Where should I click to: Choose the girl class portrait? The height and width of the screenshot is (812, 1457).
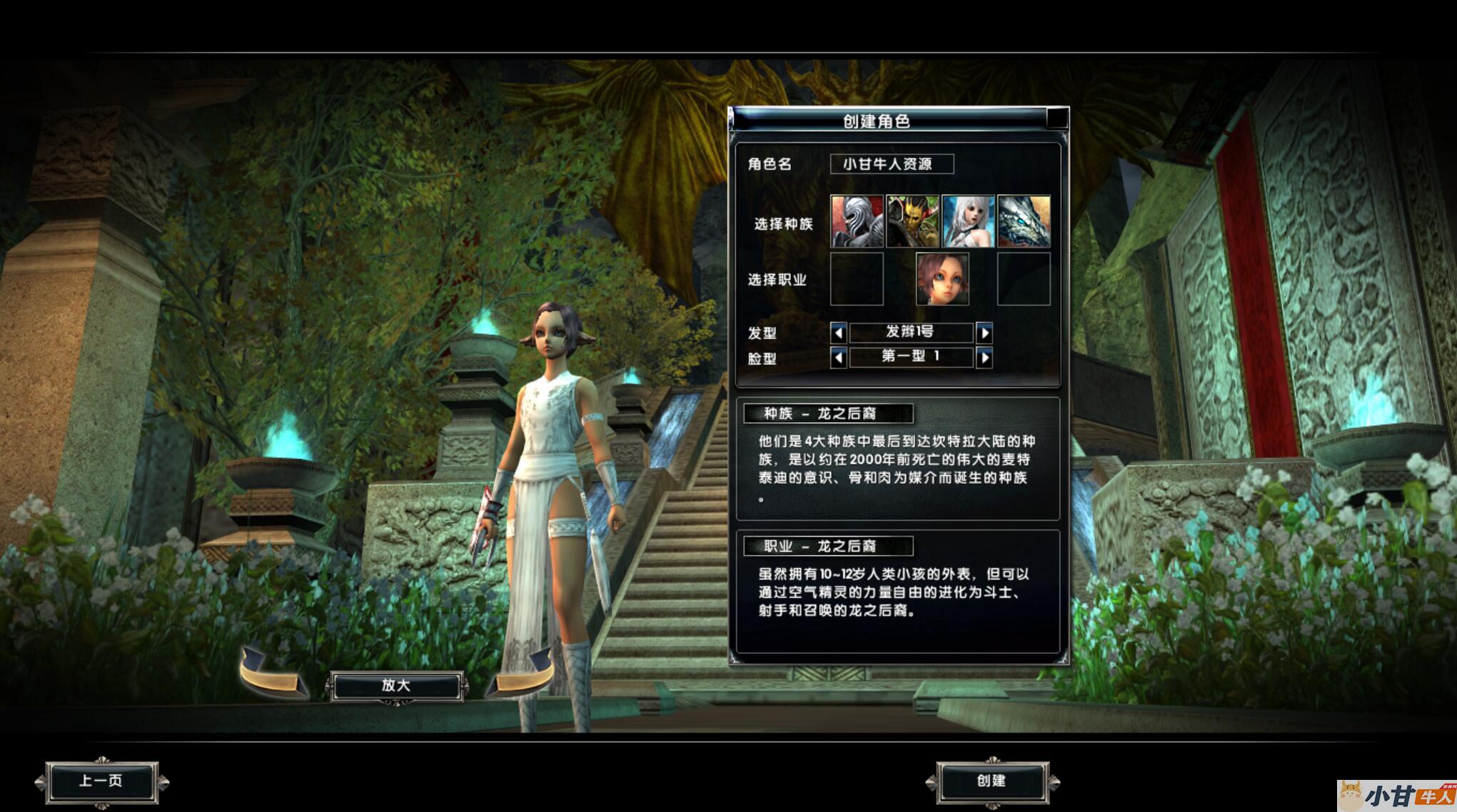942,279
